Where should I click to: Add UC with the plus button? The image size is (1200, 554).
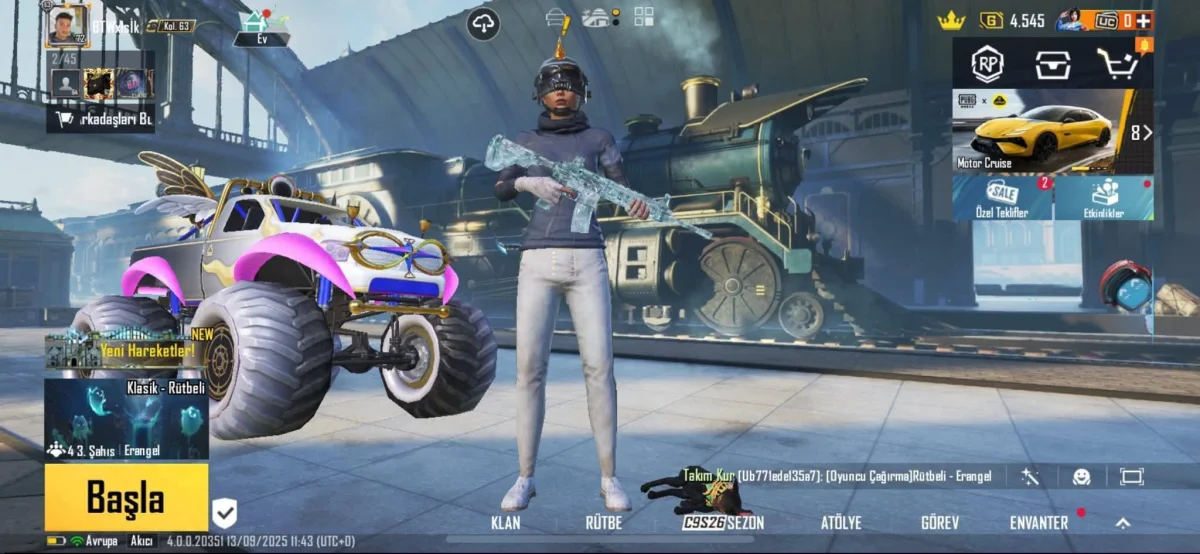coord(1144,20)
